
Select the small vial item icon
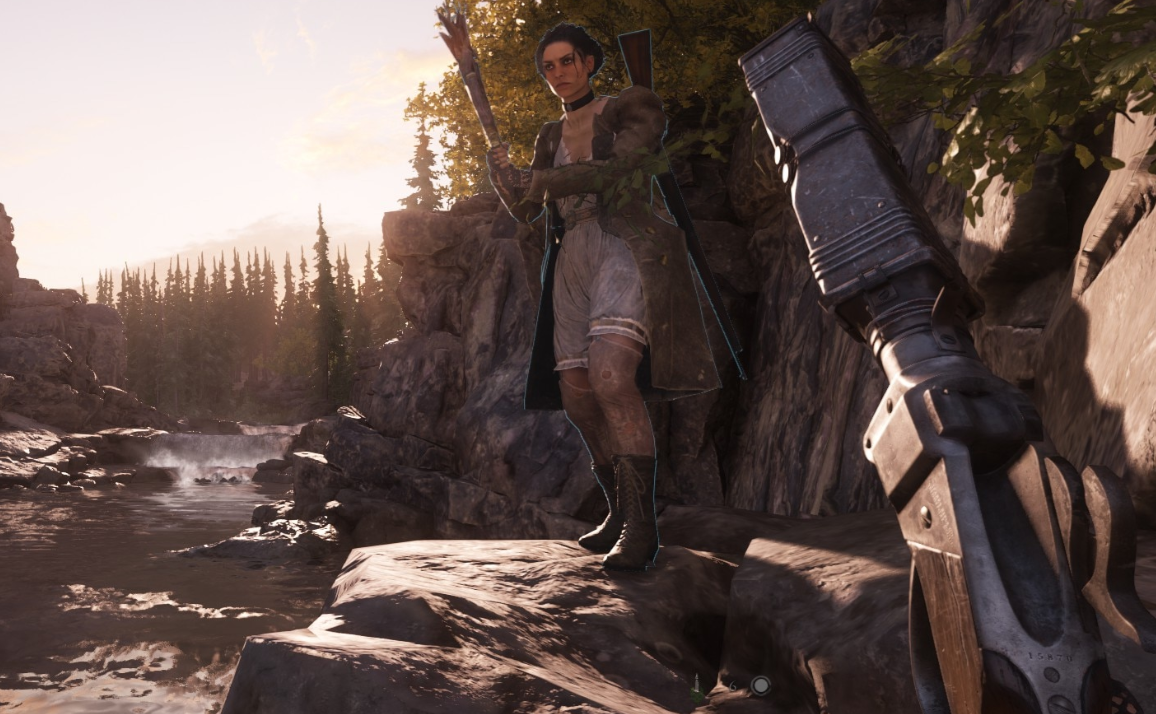pos(696,686)
